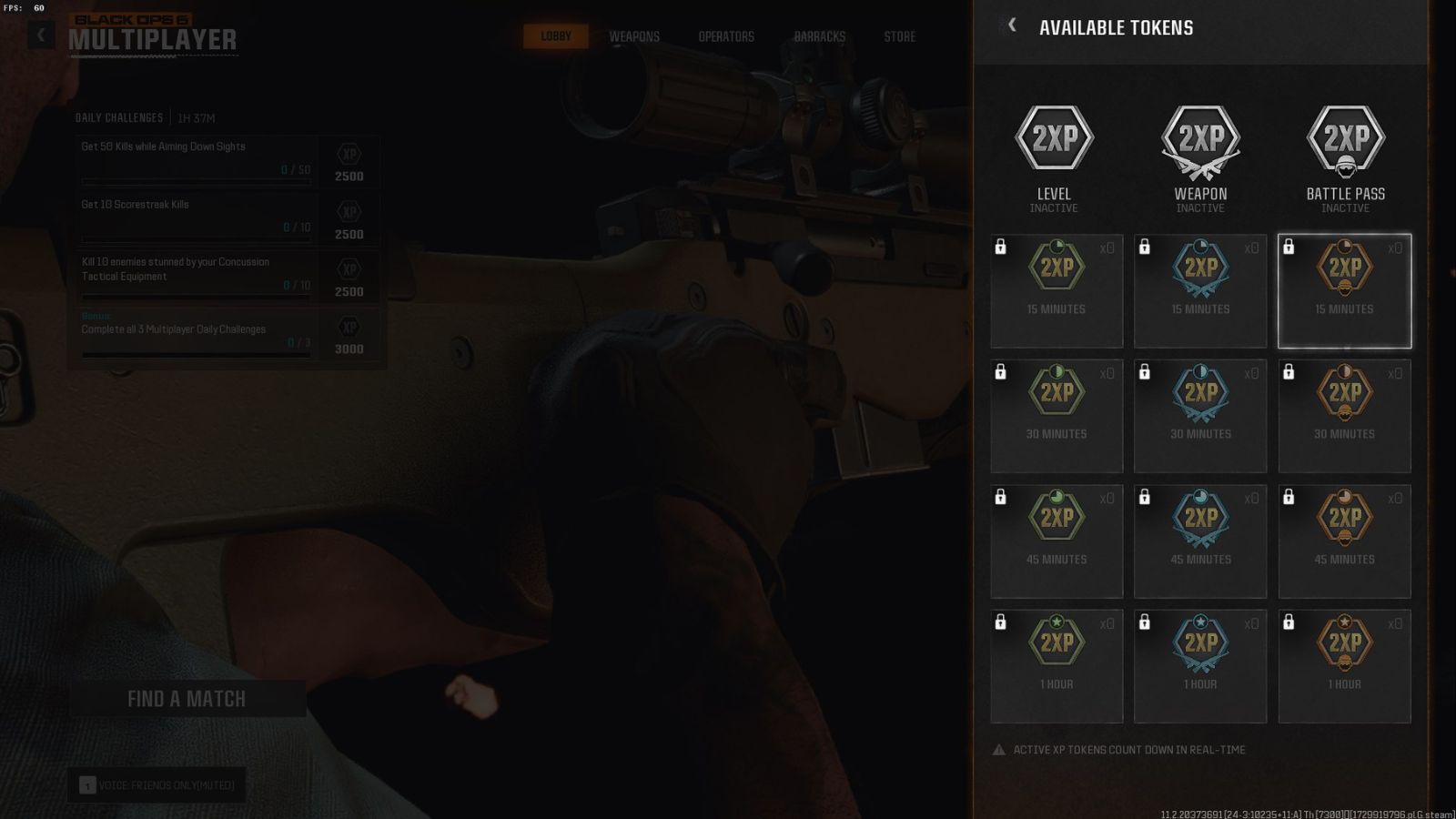
Task: Select the highlighted 15 minute Battle Pass token tile
Action: coord(1345,289)
